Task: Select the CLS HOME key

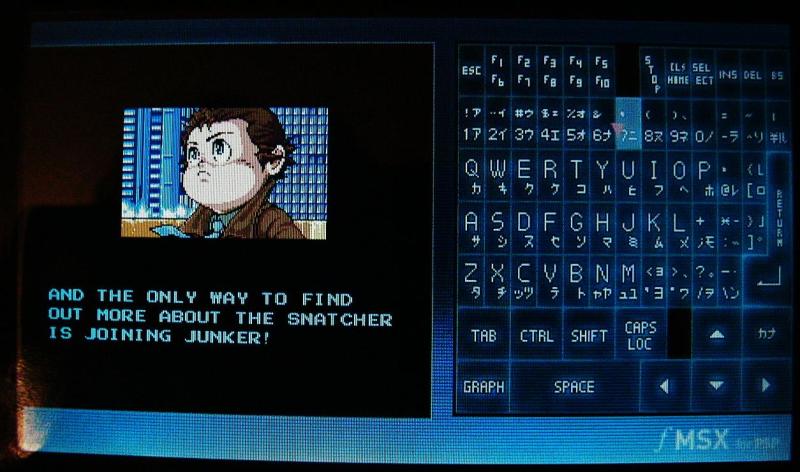Action: [x=677, y=72]
